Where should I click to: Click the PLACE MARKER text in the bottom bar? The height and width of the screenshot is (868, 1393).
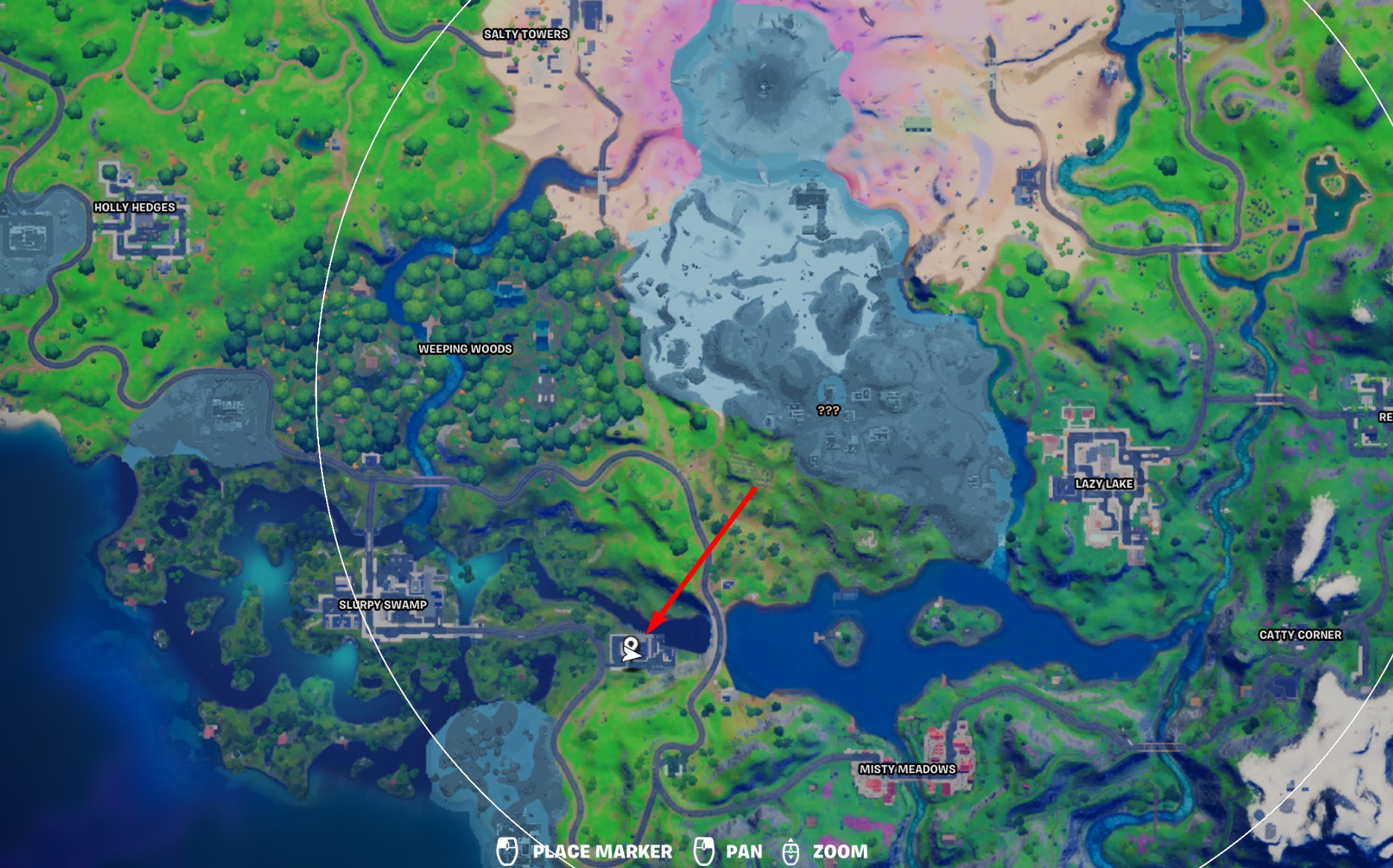click(602, 850)
